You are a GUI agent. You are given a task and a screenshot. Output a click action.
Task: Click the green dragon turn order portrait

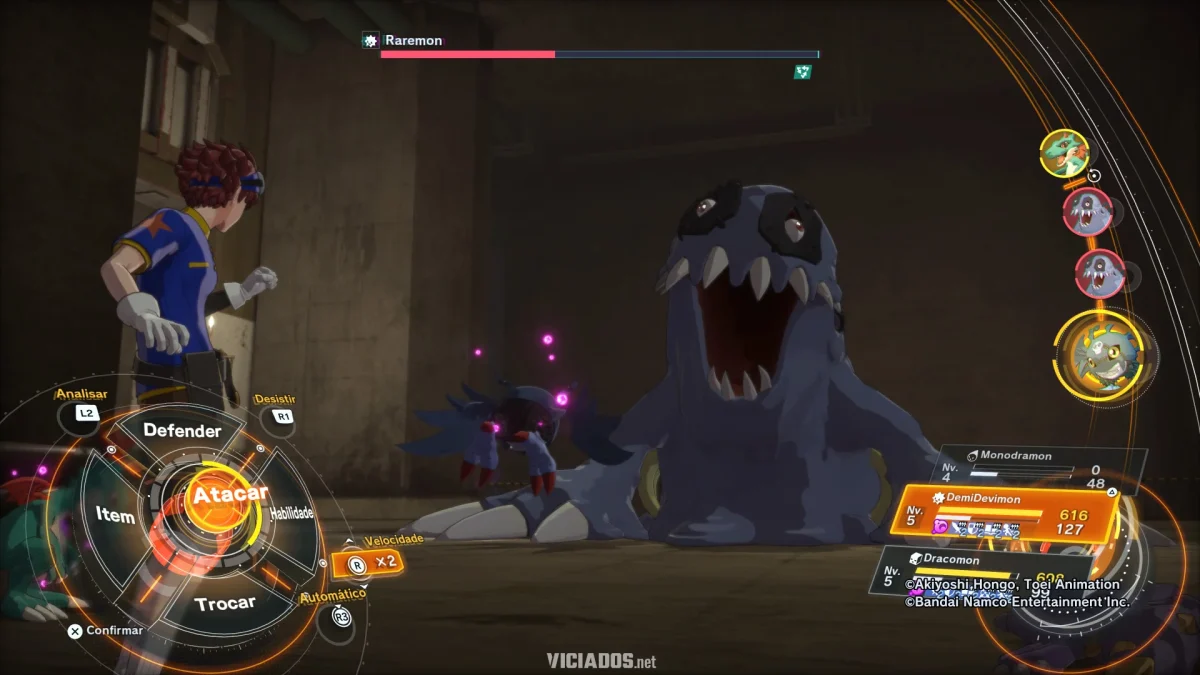(x=1063, y=153)
